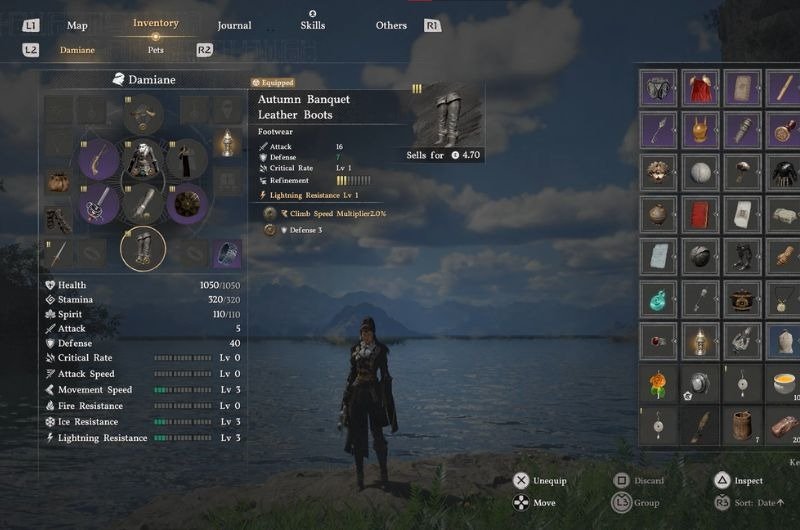Select the equipped lantern slot

coord(229,143)
